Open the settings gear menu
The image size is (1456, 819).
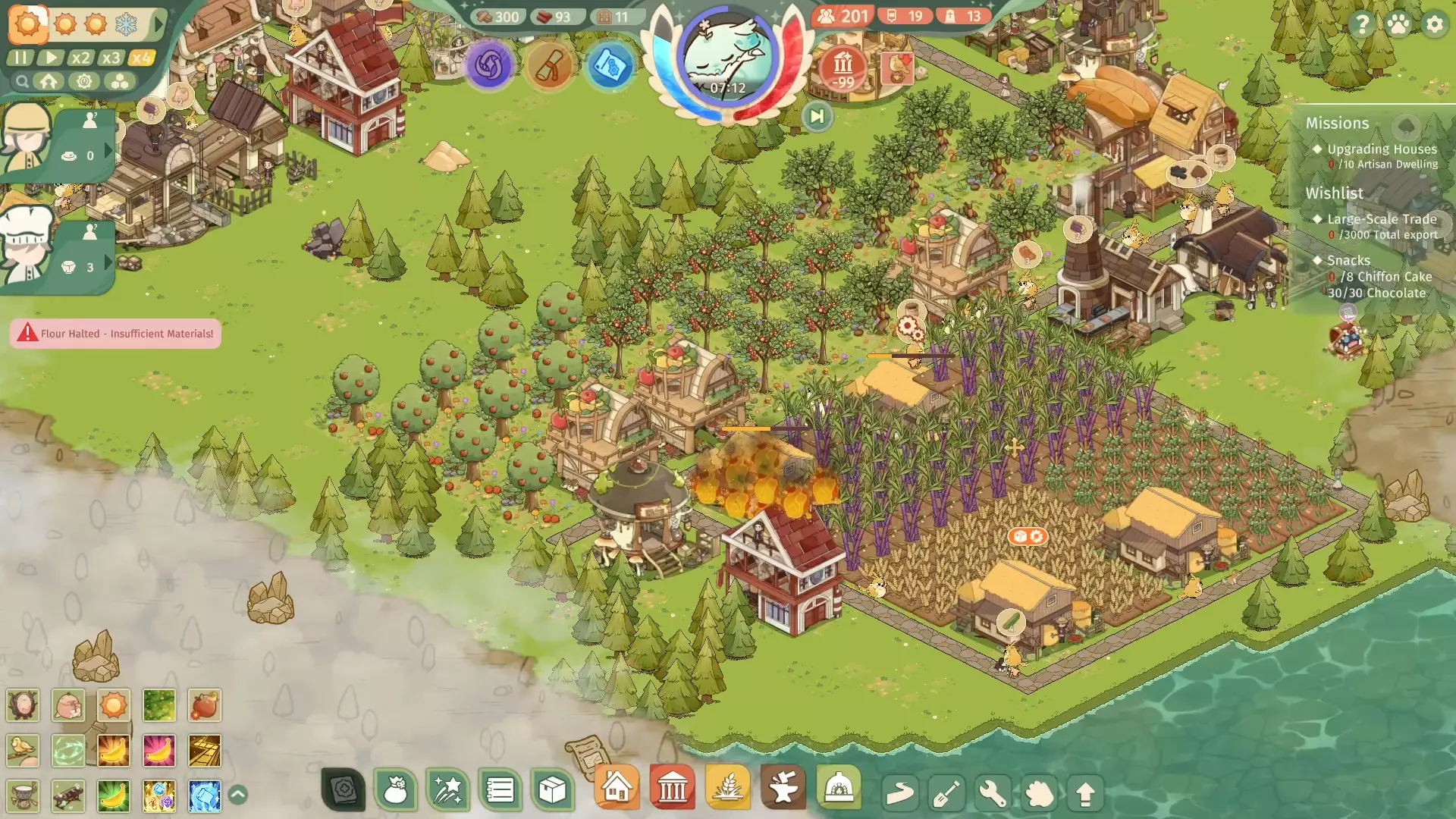click(x=1434, y=24)
